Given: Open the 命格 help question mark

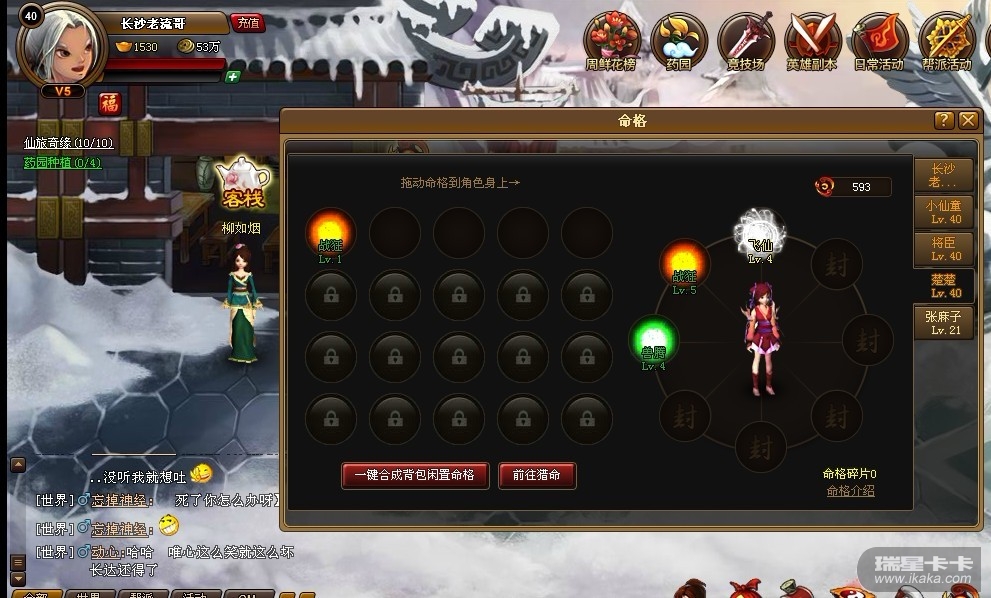Looking at the screenshot, I should 943,121.
